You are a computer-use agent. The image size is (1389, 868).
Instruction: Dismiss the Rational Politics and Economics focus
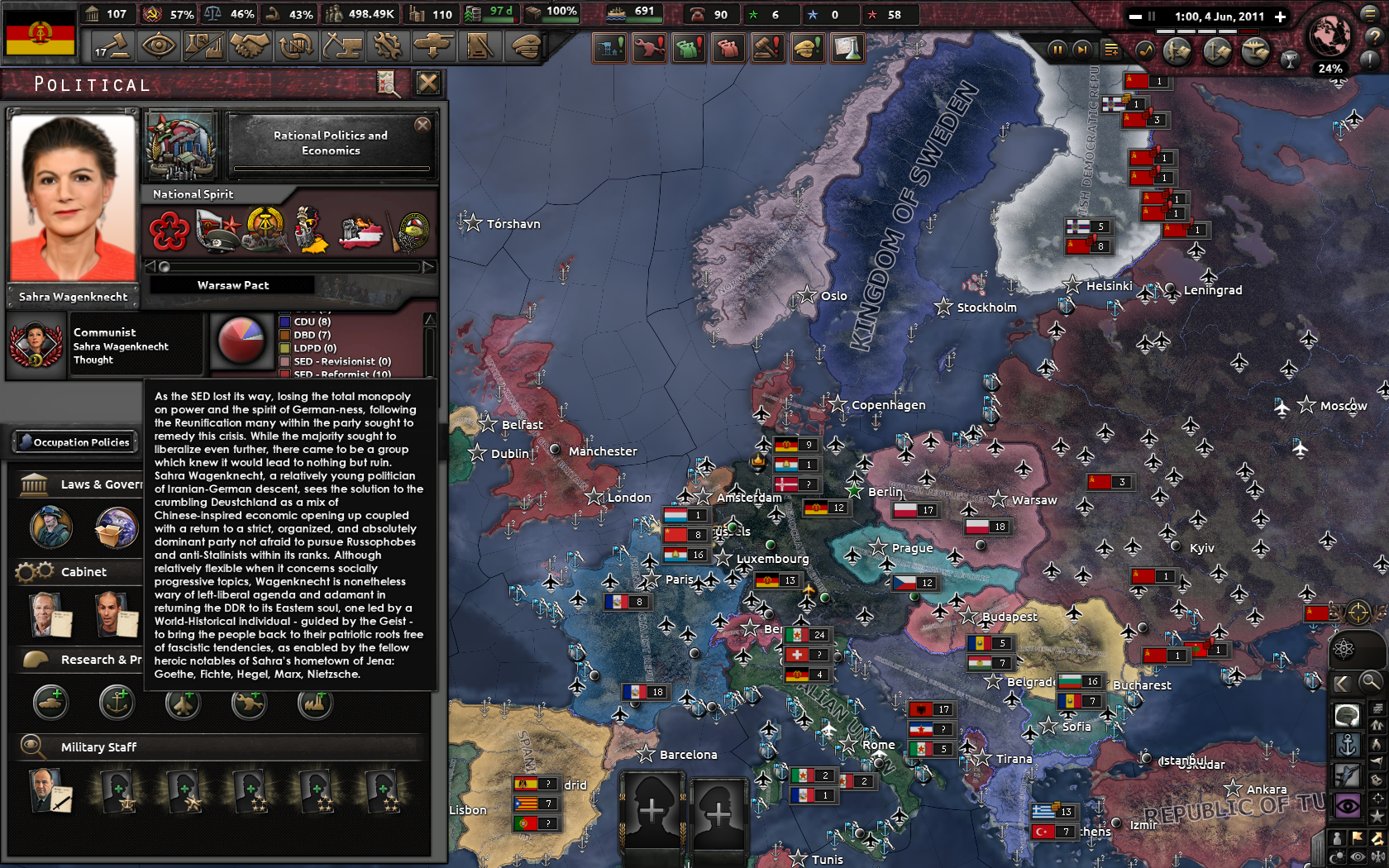point(422,125)
